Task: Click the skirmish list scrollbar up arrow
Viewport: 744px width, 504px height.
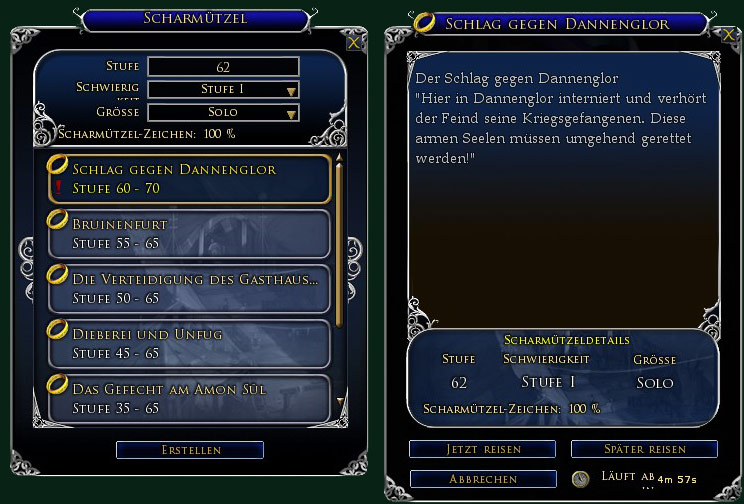Action: pos(339,158)
